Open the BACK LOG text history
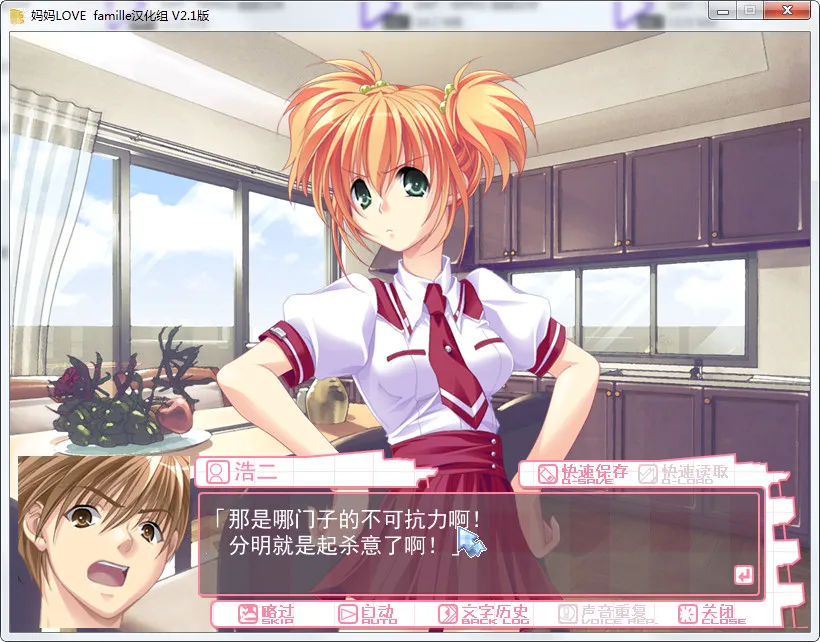The height and width of the screenshot is (642, 820). click(483, 613)
